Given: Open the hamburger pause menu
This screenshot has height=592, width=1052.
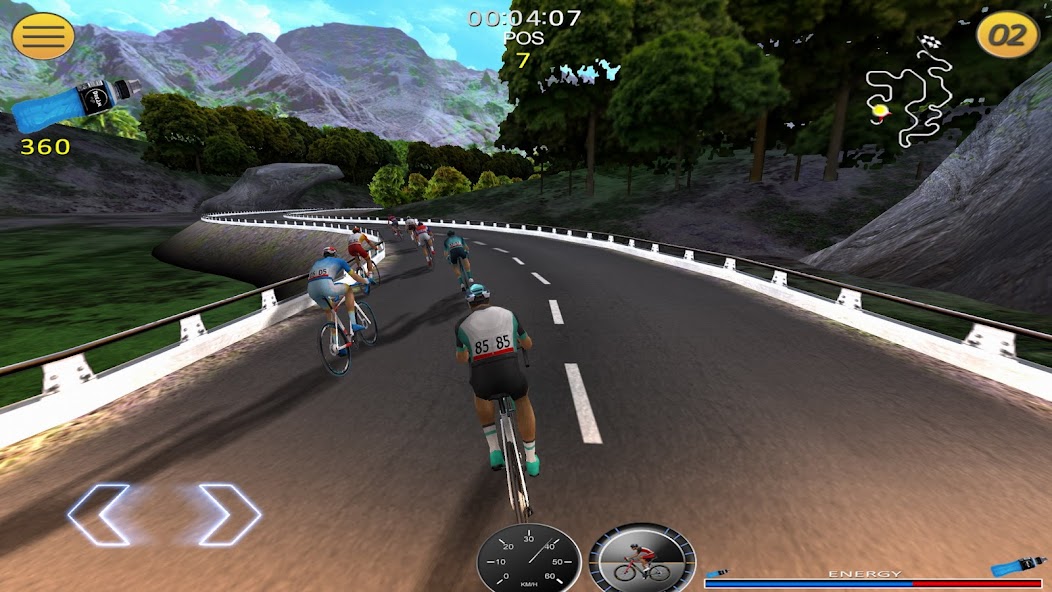Looking at the screenshot, I should [43, 36].
